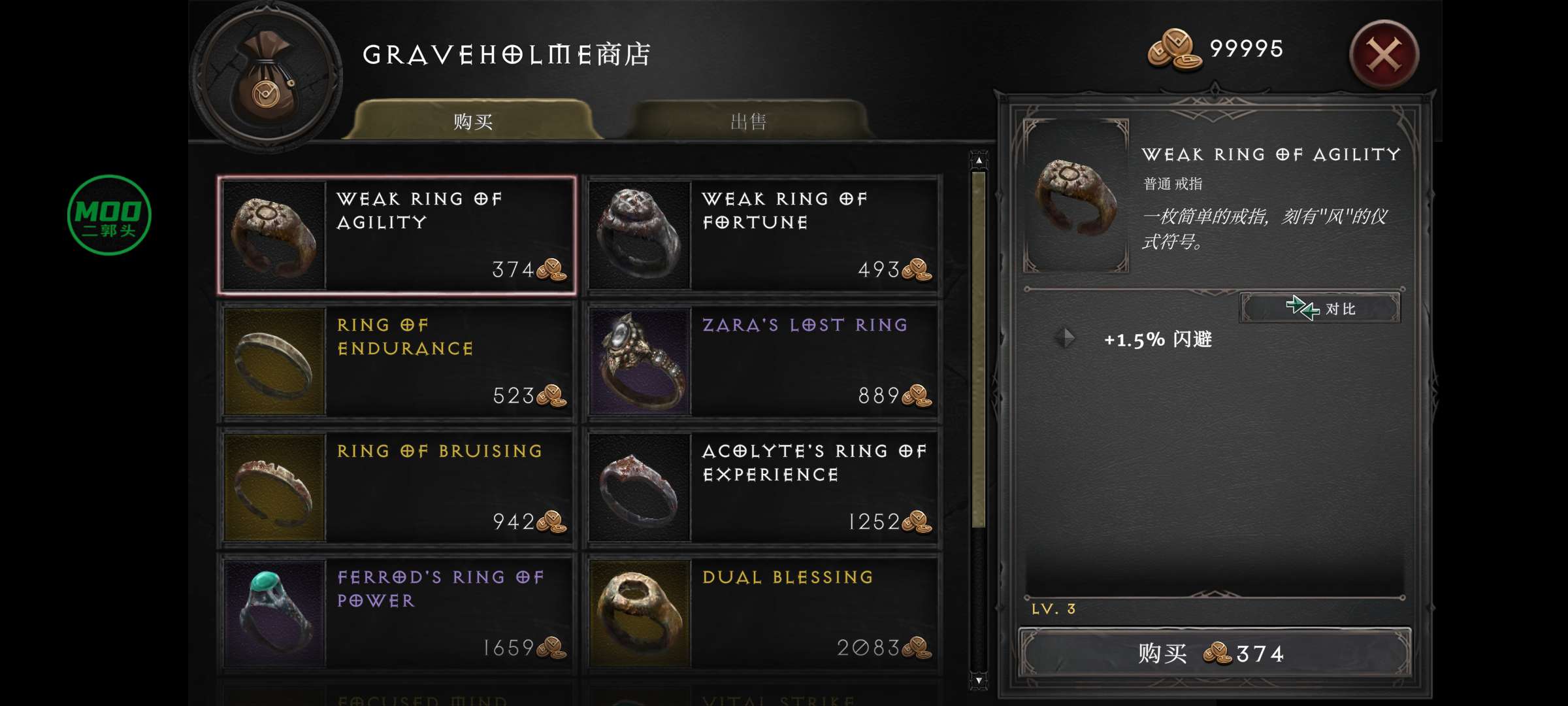Viewport: 1568px width, 706px height.
Task: Open the 出售 (Sell) tab
Action: tap(748, 121)
